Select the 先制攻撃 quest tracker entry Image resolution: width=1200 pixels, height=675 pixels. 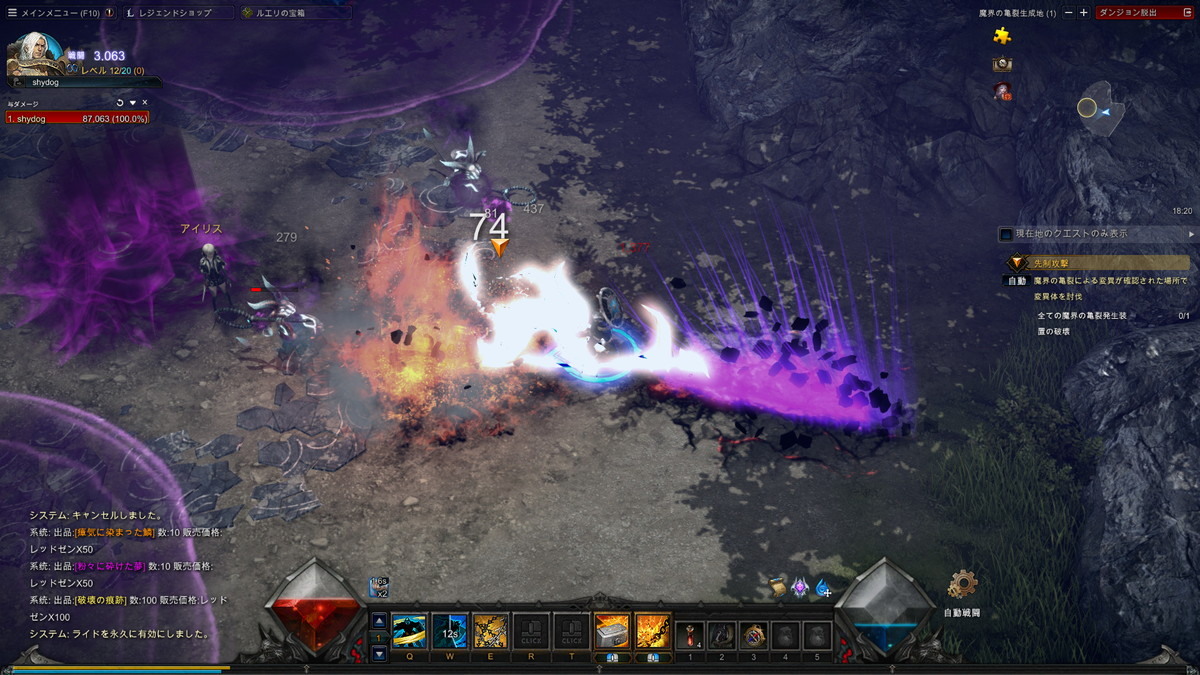coord(1098,262)
